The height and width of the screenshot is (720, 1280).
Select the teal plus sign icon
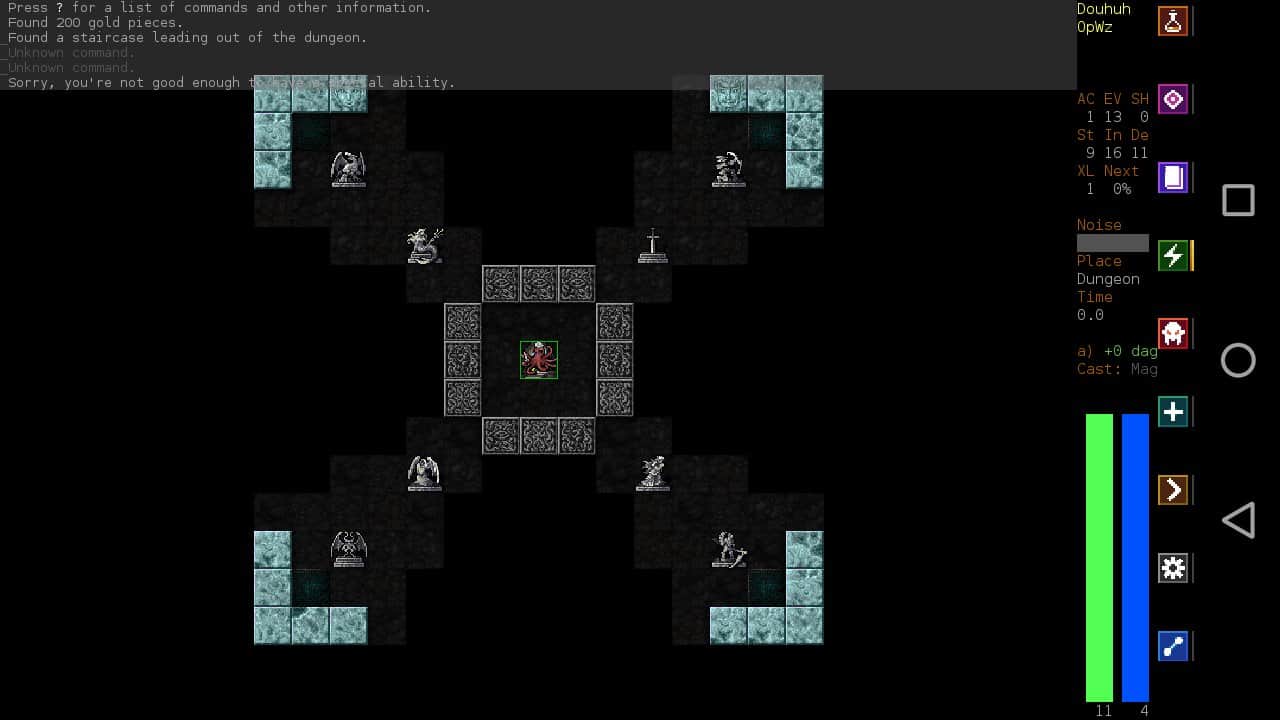[x=1173, y=411]
